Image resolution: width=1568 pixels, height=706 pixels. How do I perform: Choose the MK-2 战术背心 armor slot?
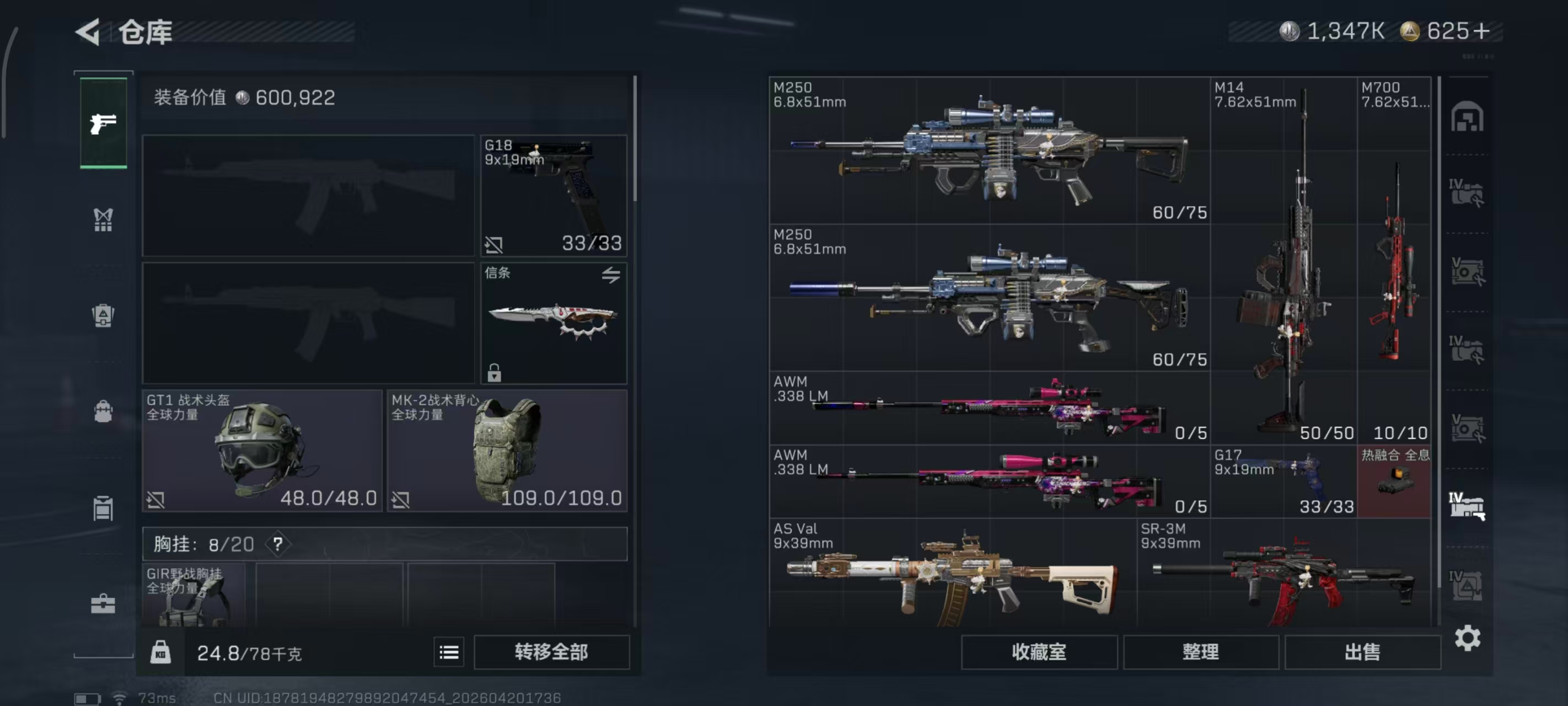(x=507, y=451)
